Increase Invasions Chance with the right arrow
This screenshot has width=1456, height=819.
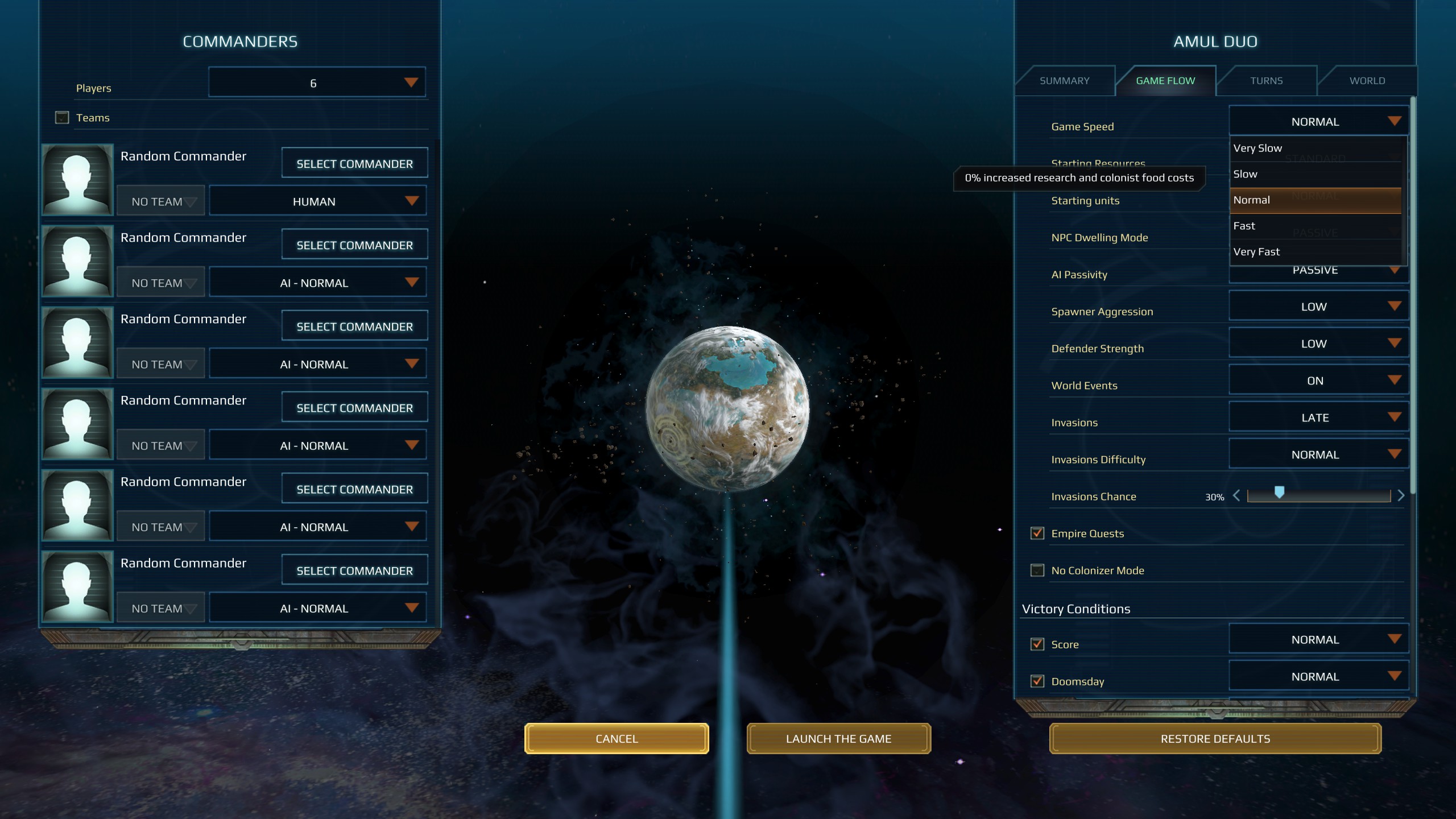click(1401, 495)
